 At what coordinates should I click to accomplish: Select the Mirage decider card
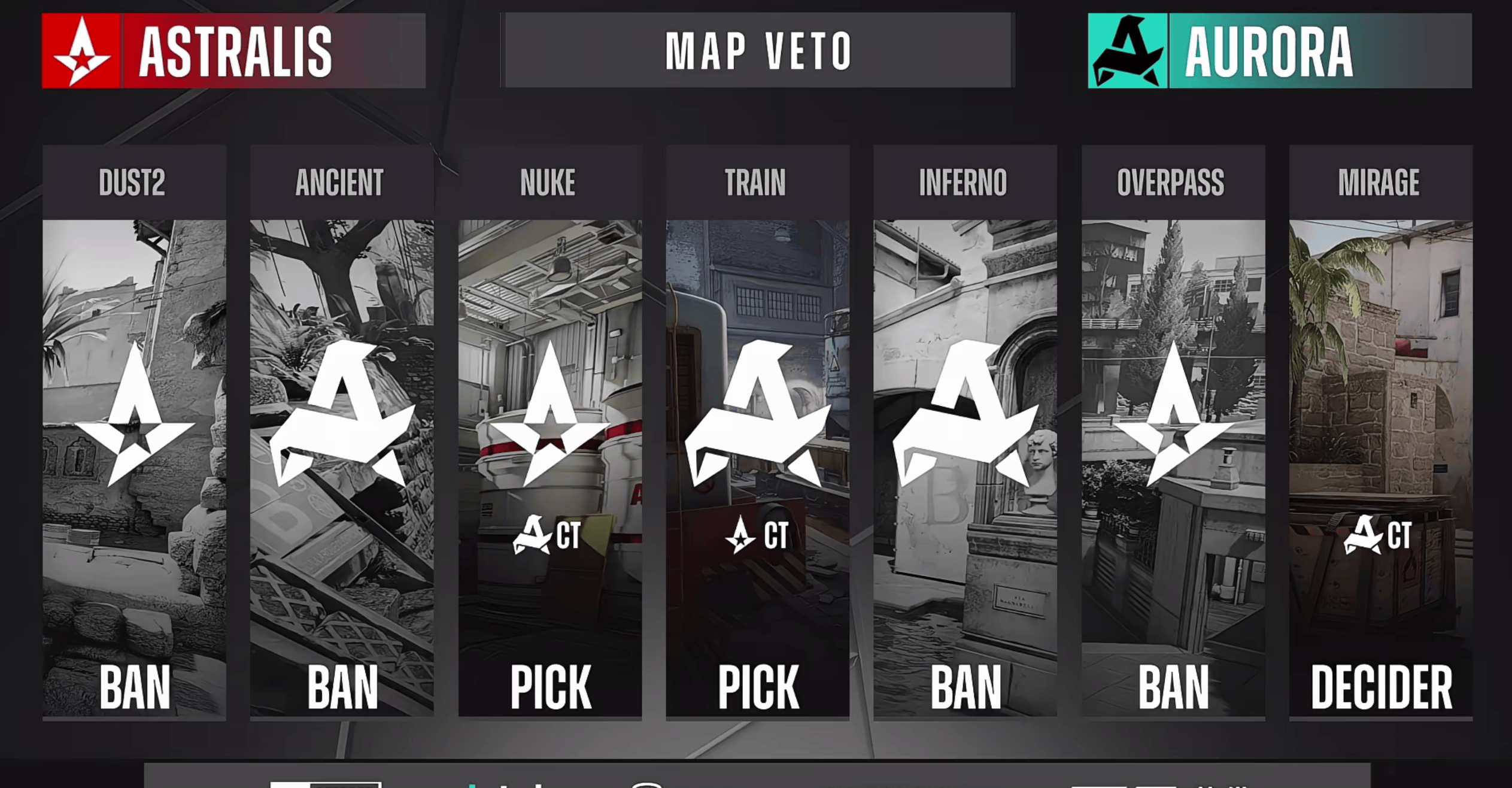tap(1380, 431)
